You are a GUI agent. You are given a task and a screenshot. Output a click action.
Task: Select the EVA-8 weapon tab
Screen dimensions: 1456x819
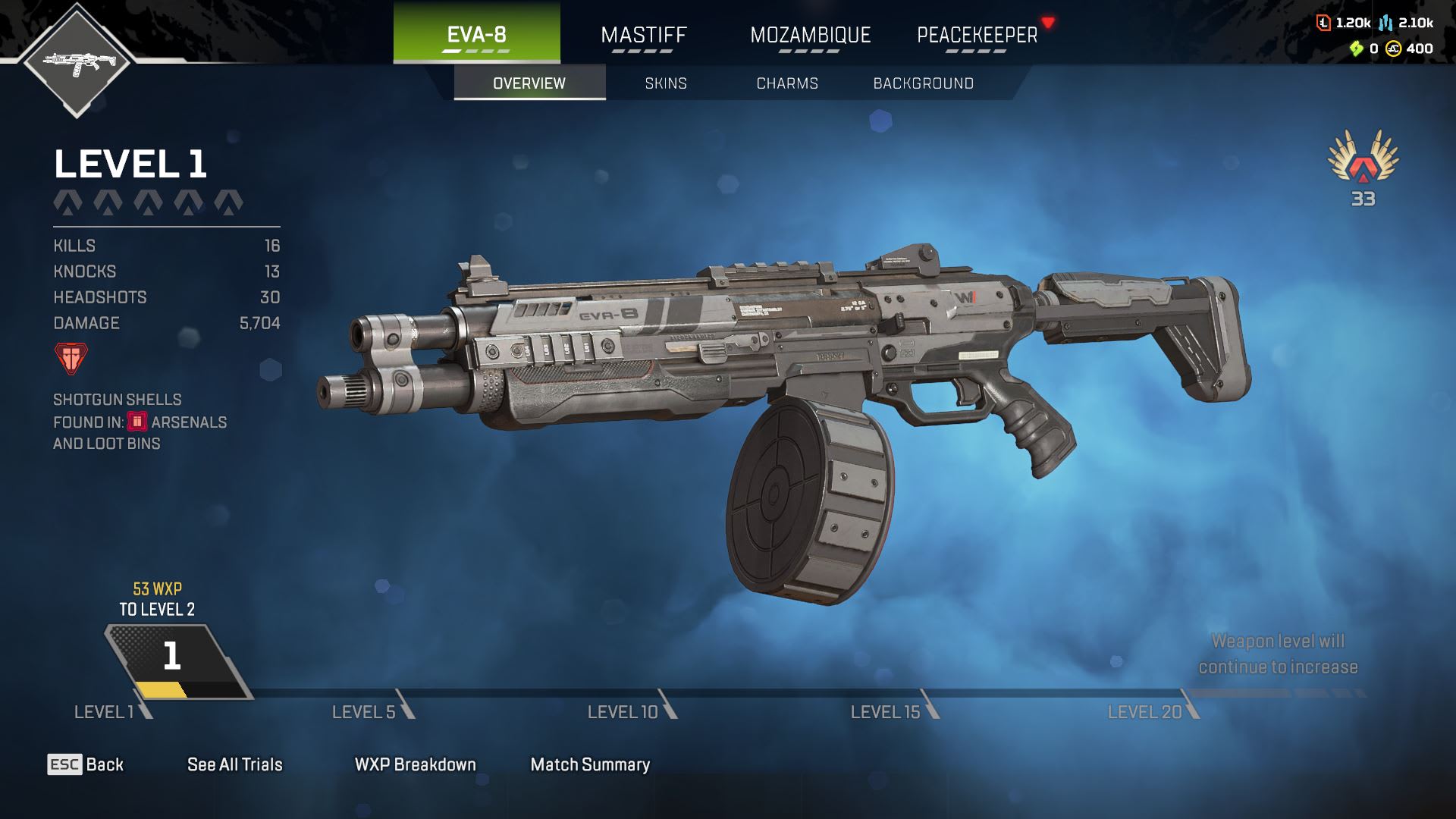(x=476, y=34)
